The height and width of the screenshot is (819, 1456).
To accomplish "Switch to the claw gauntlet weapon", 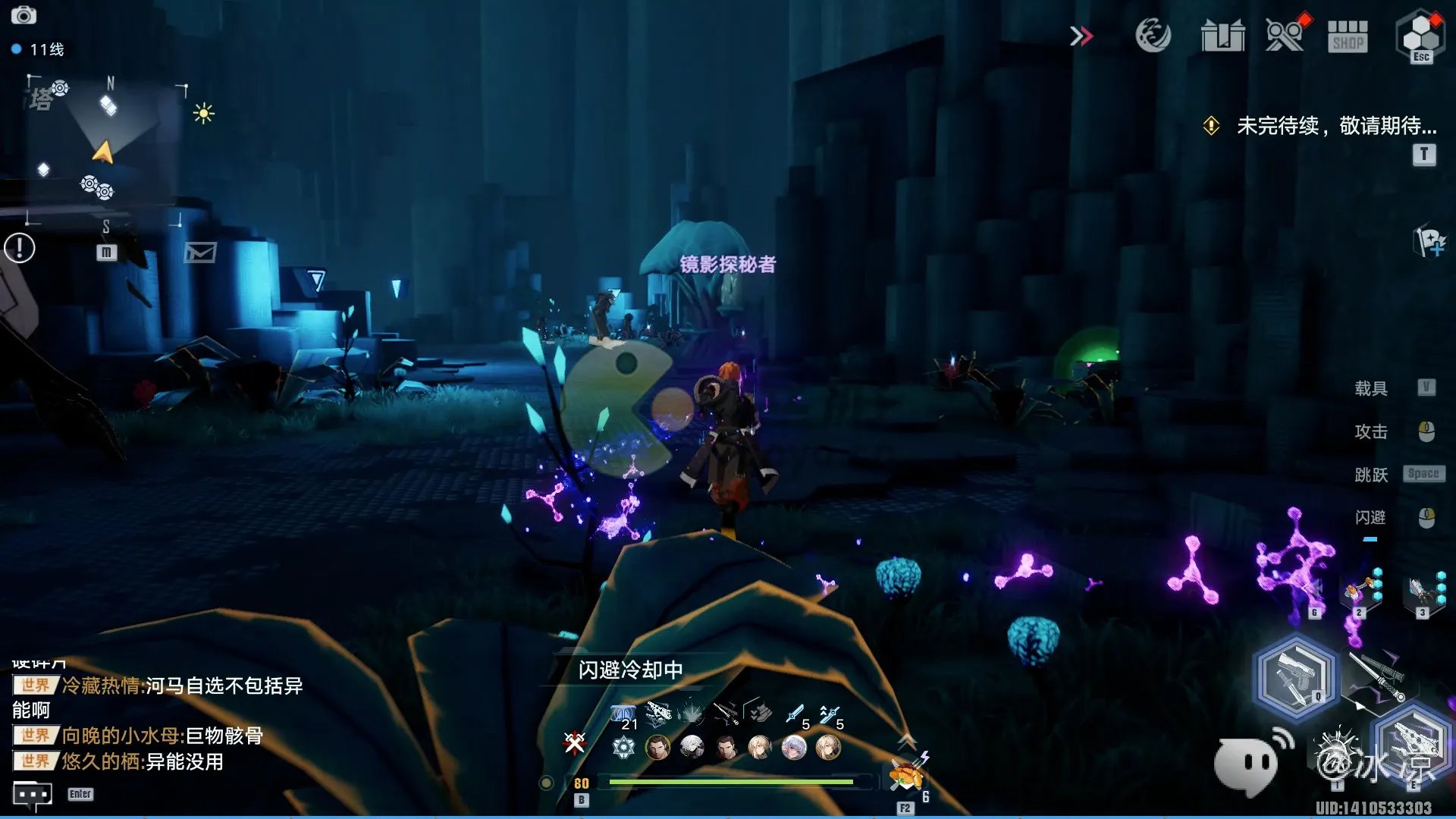I will 1414,739.
